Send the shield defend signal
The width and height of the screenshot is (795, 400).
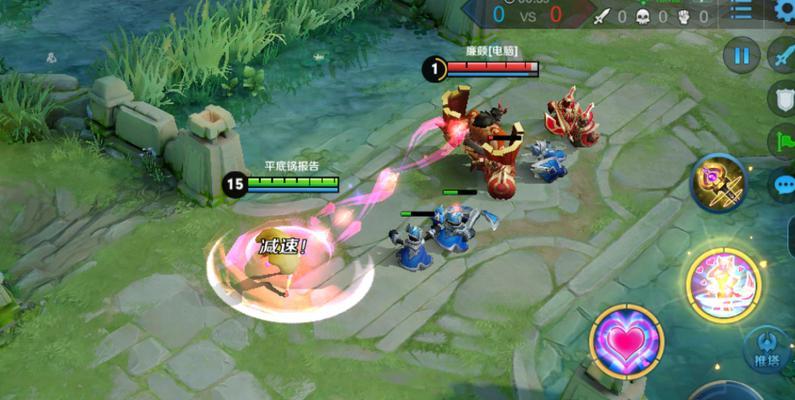pyautogui.click(x=783, y=98)
